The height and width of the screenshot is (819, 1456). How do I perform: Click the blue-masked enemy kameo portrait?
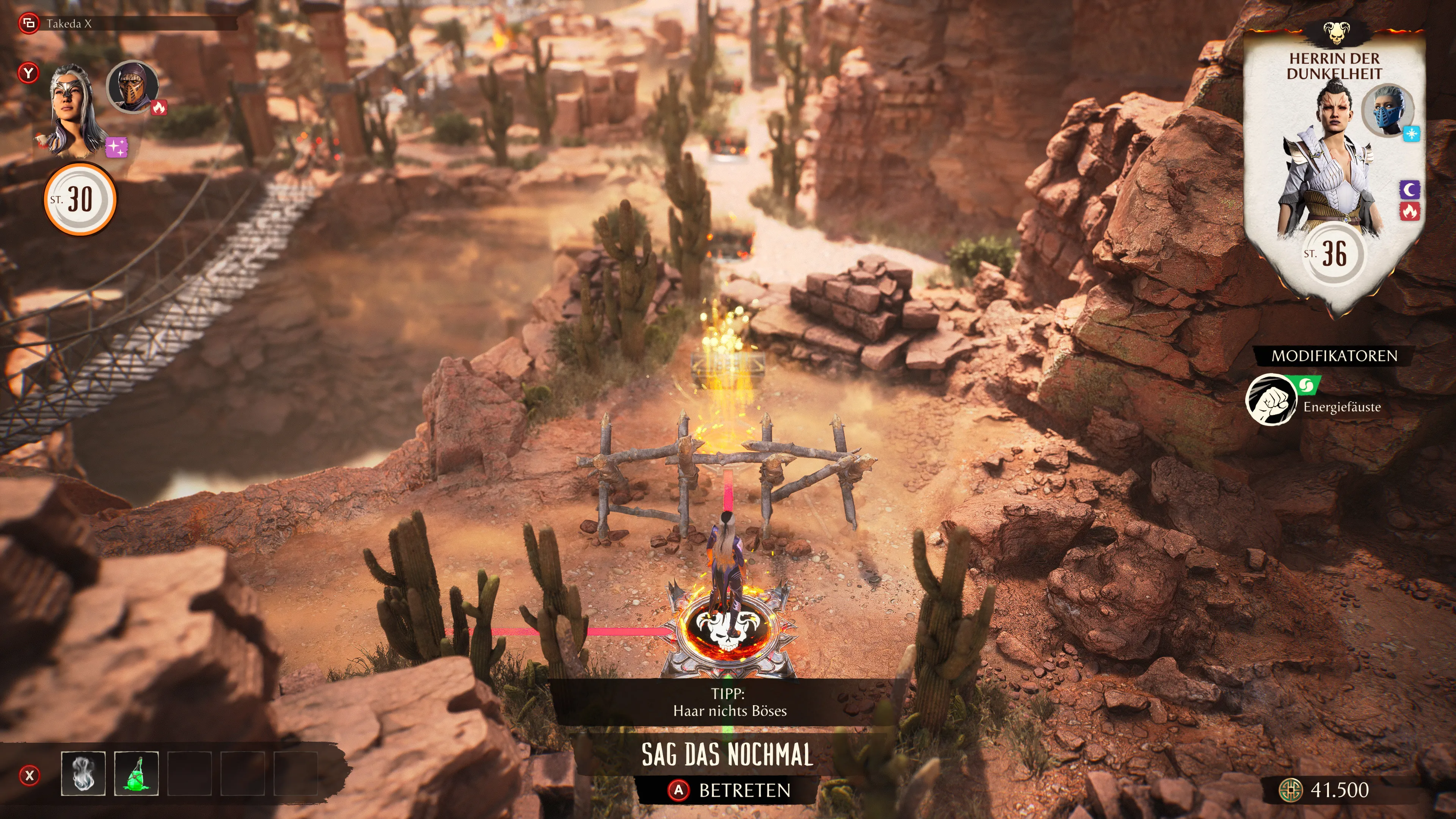(1388, 110)
